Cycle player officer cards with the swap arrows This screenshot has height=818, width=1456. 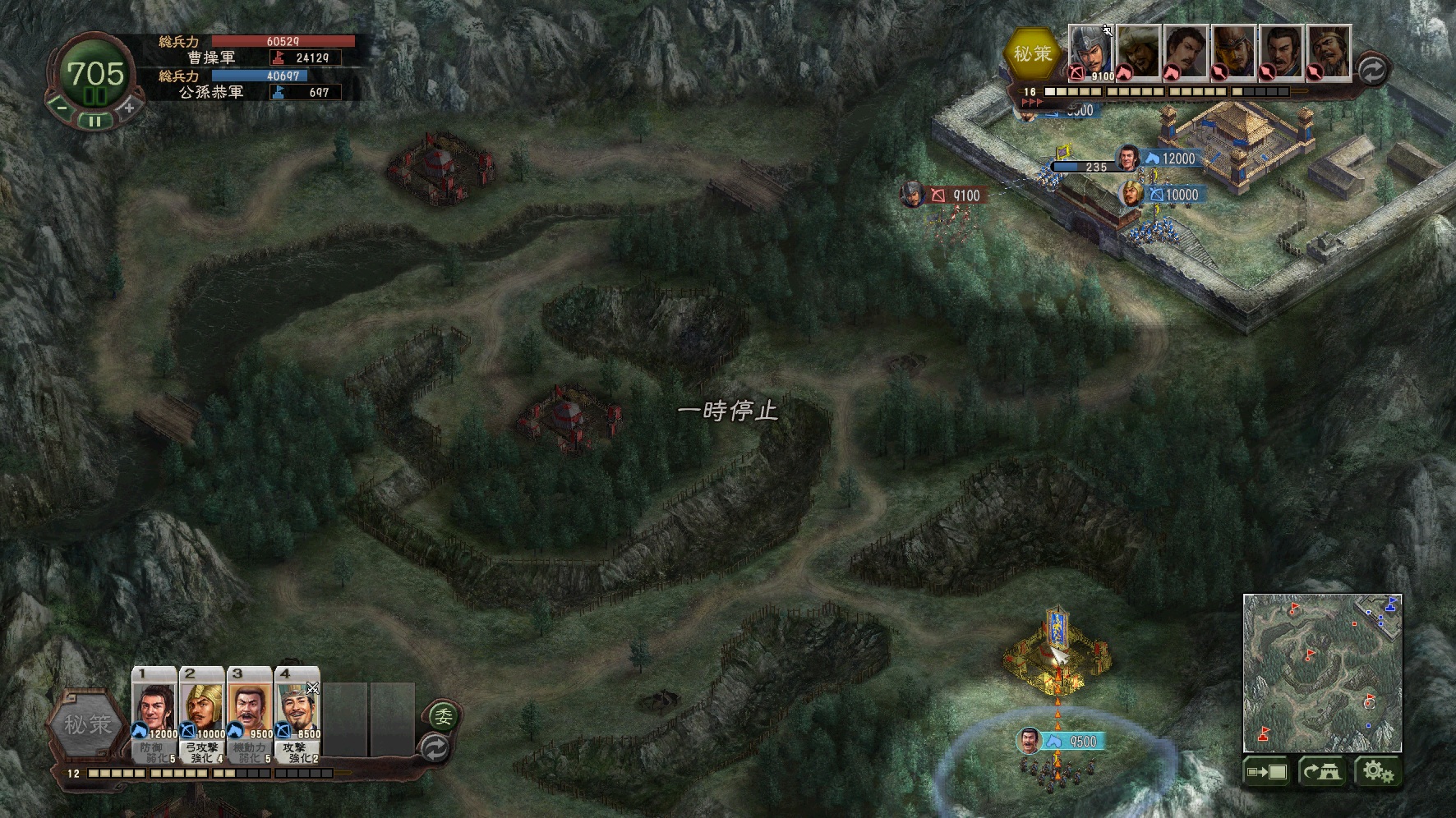pos(435,748)
